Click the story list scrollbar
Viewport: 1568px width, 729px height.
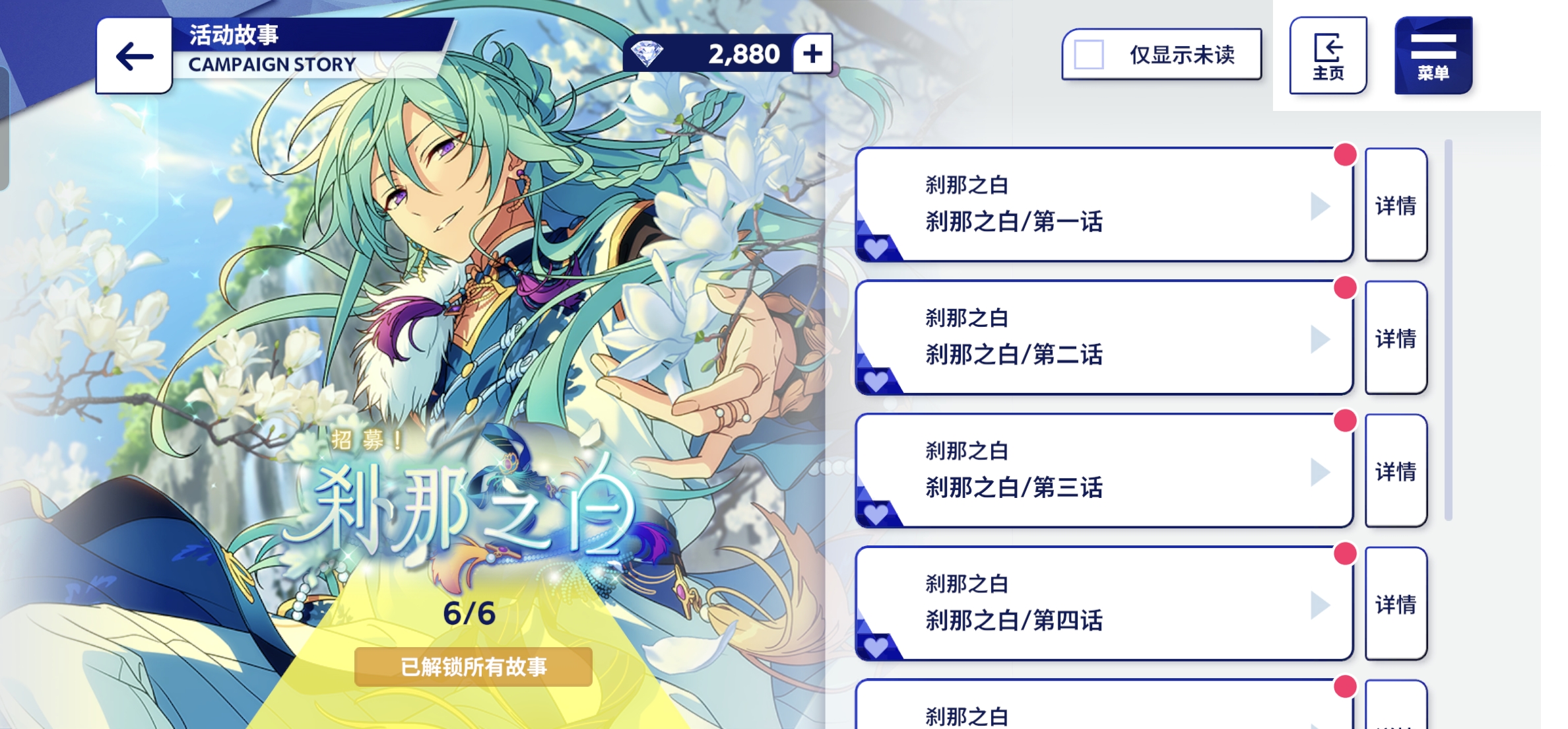1449,330
